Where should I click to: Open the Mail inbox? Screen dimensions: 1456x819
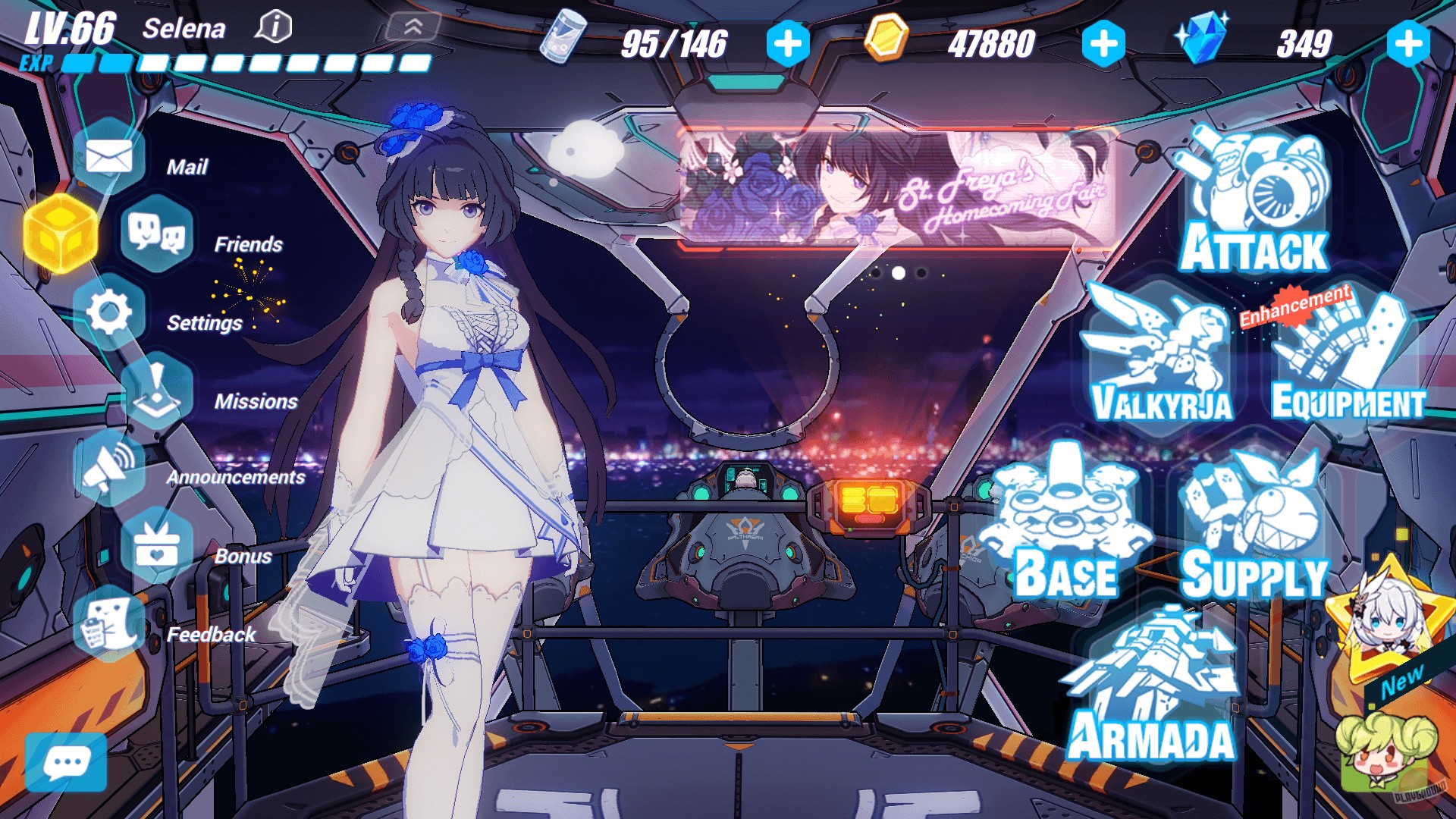(110, 157)
